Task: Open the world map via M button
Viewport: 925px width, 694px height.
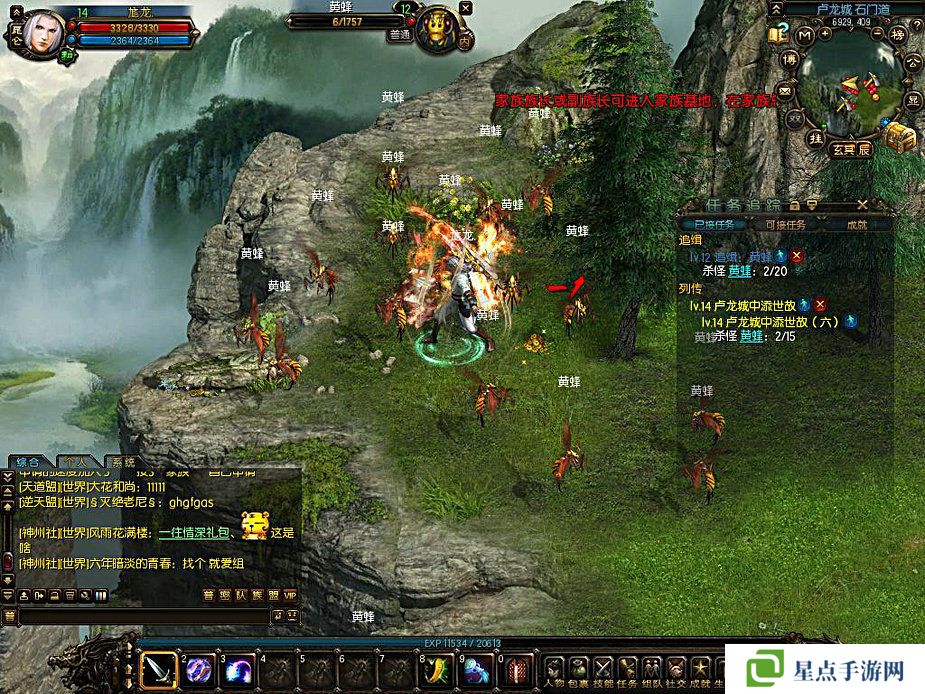Action: tap(805, 37)
